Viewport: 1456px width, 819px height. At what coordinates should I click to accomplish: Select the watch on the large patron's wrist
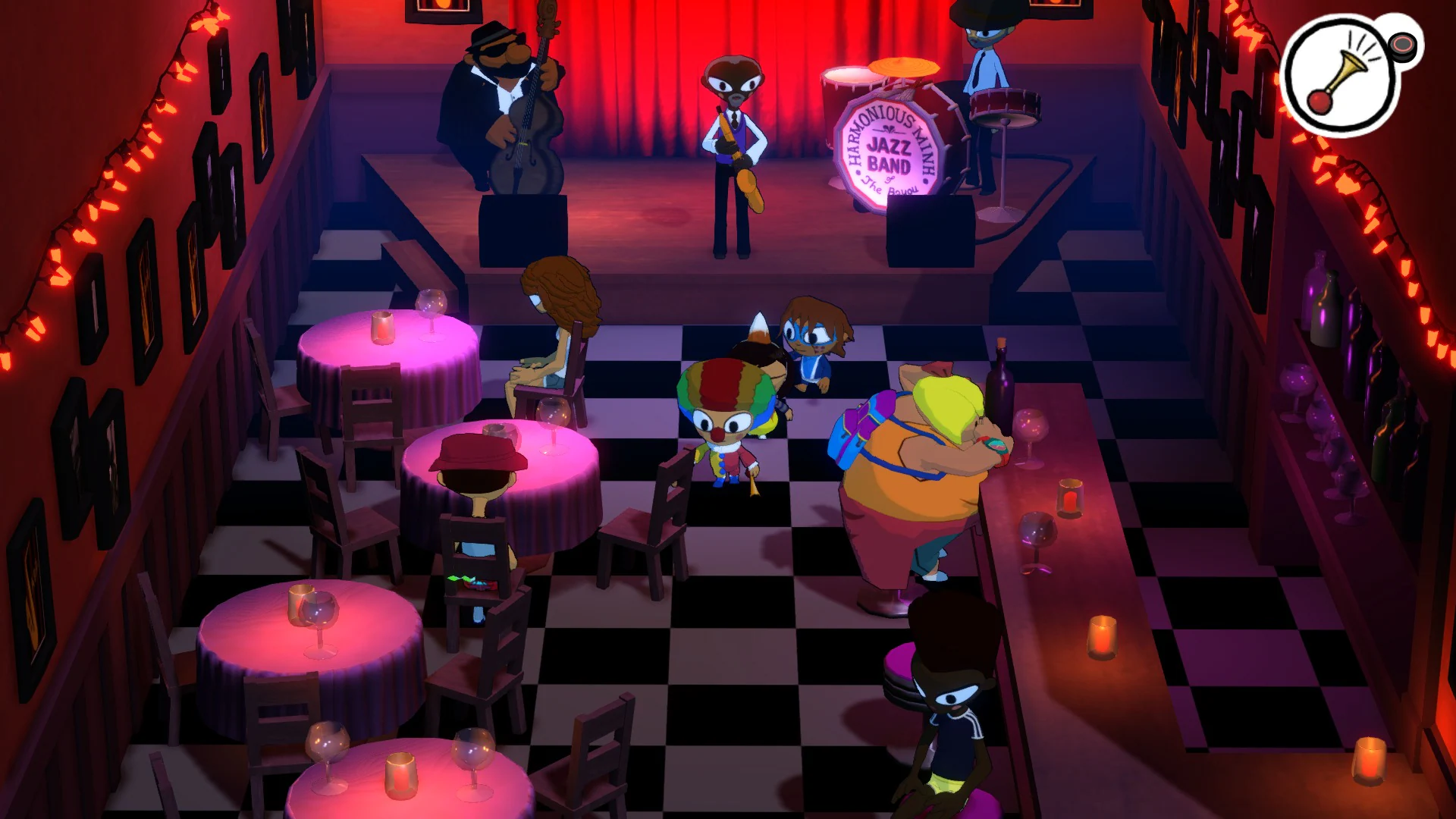tap(995, 446)
